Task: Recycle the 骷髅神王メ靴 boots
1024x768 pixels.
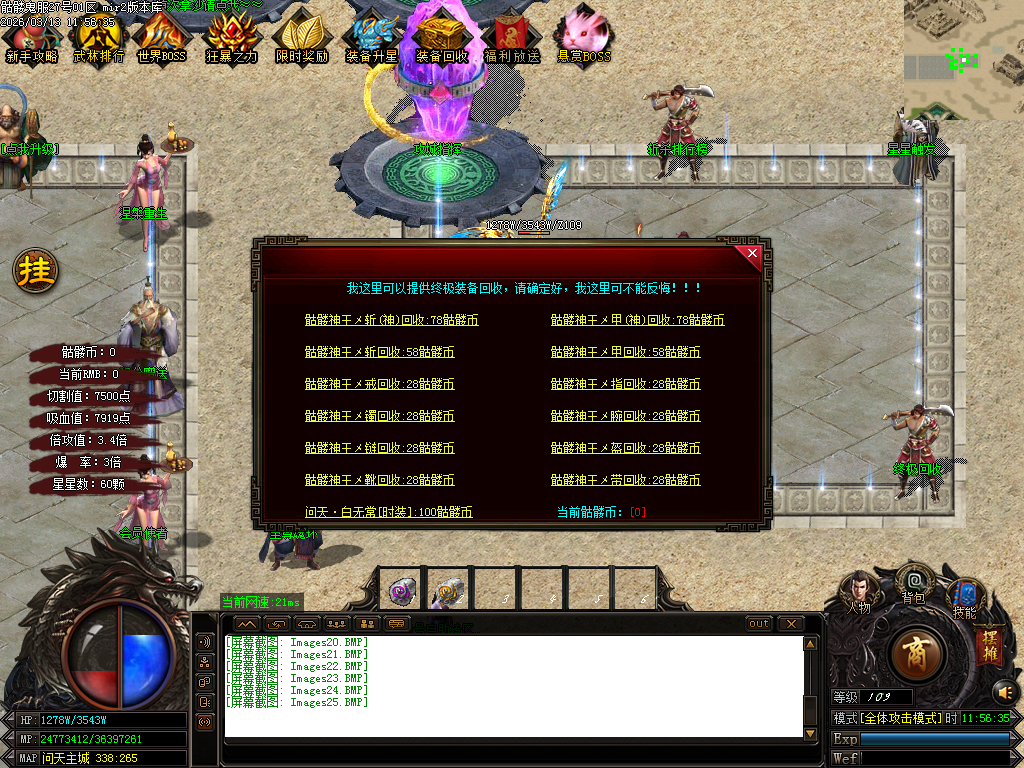Action: click(379, 480)
